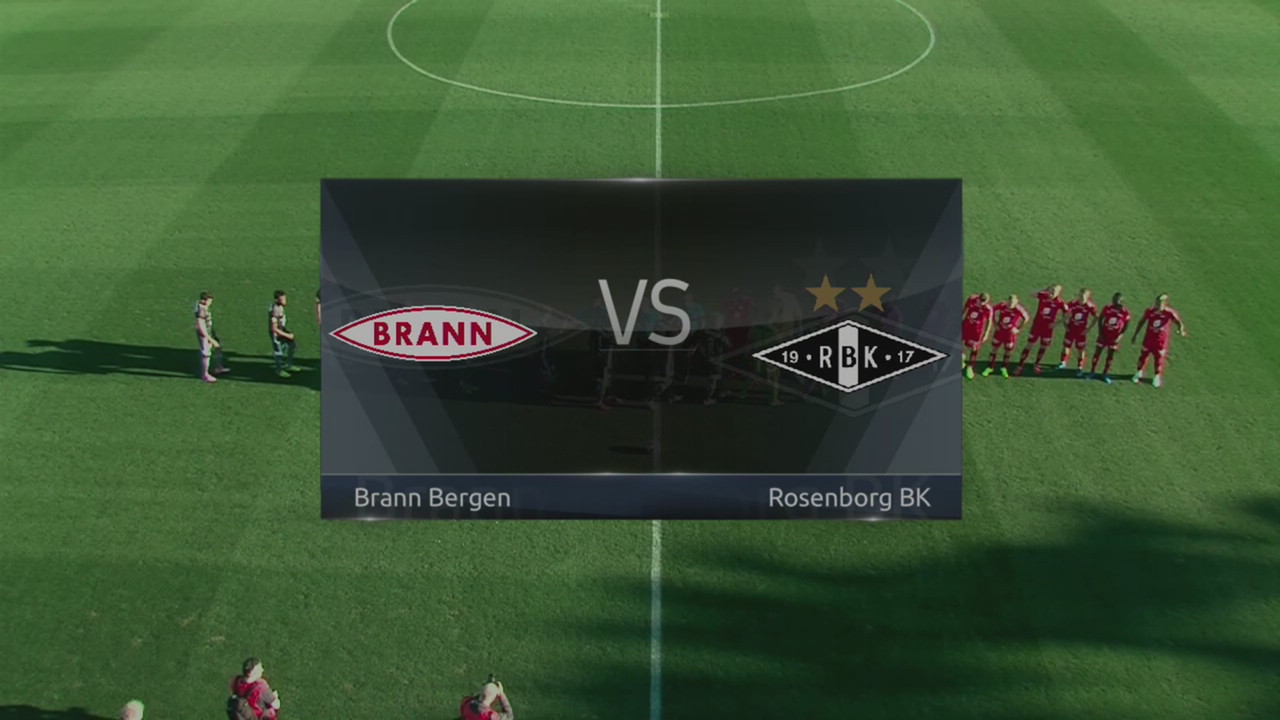Screen dimensions: 1280x720
Task: Click the red BRANN lettering inside the crest
Action: click(x=432, y=335)
